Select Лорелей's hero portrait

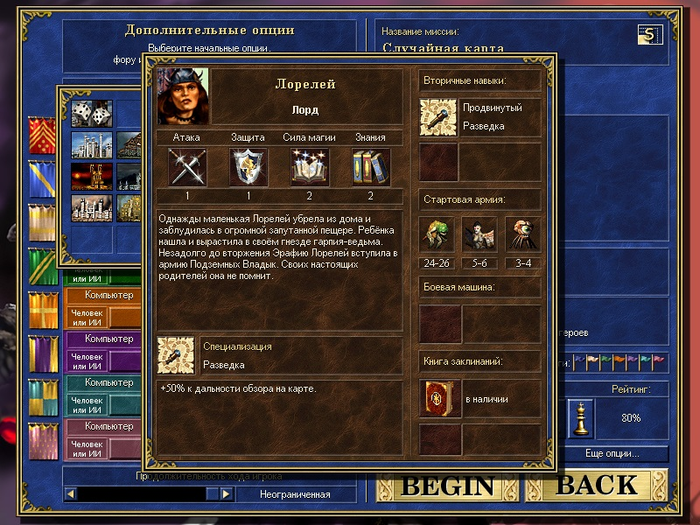(x=183, y=97)
